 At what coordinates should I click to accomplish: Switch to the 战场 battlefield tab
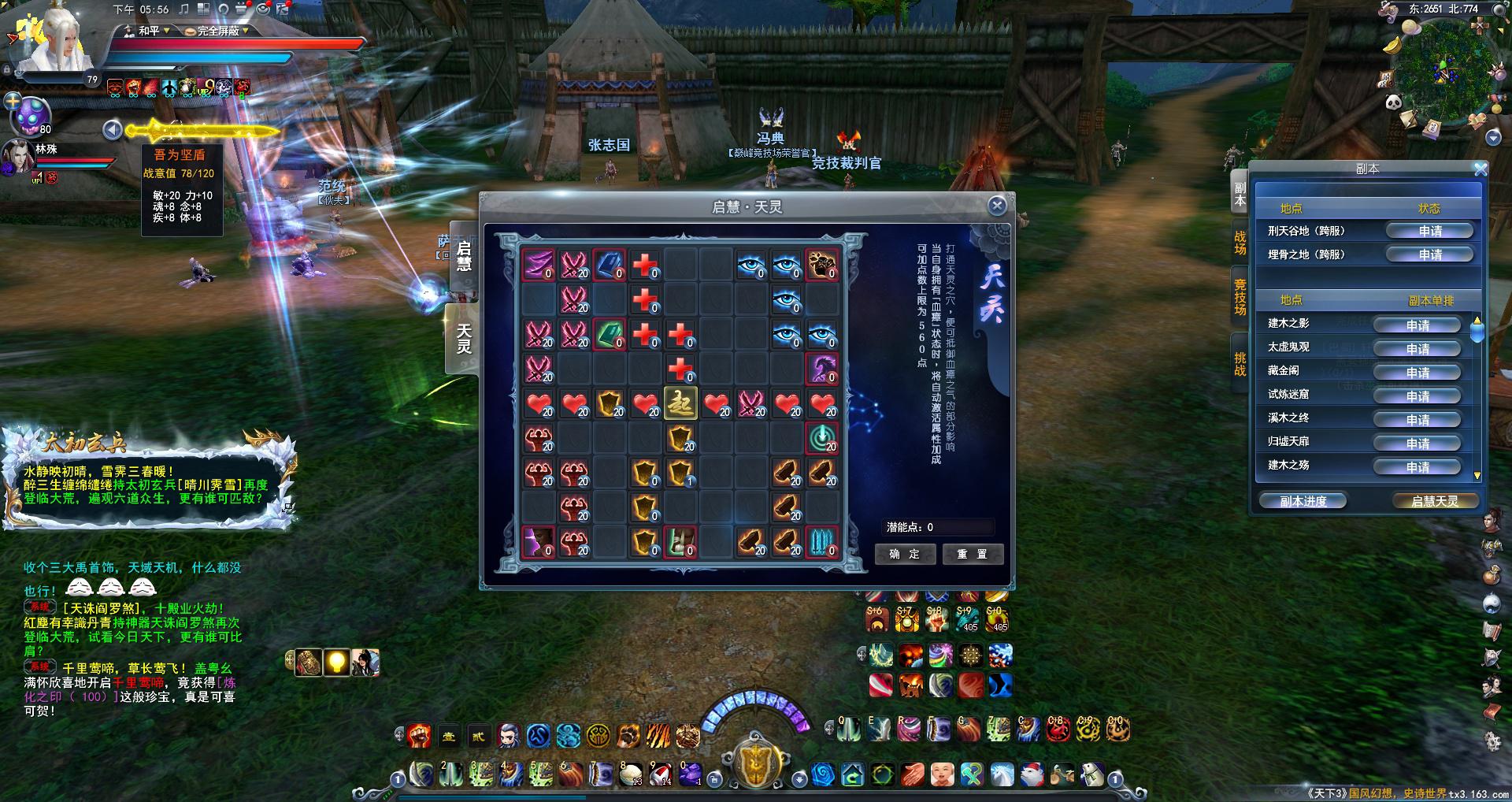click(1240, 243)
